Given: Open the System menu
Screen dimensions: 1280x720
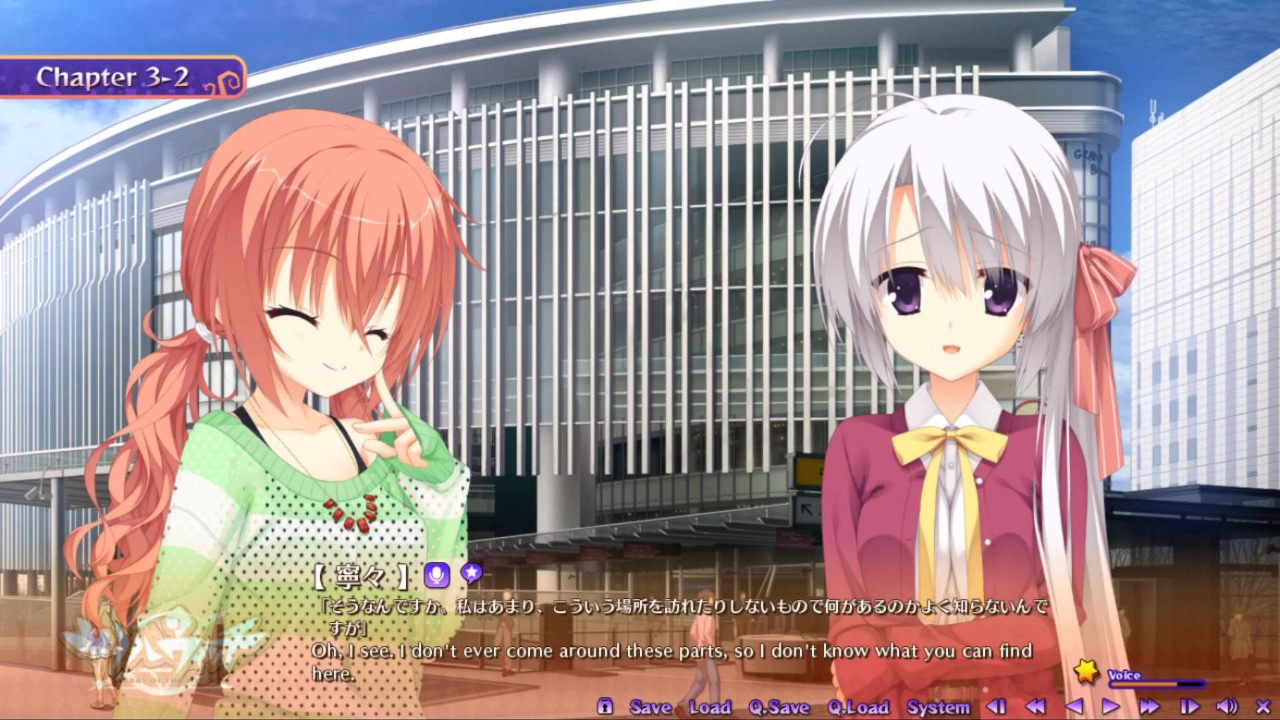Looking at the screenshot, I should tap(938, 706).
